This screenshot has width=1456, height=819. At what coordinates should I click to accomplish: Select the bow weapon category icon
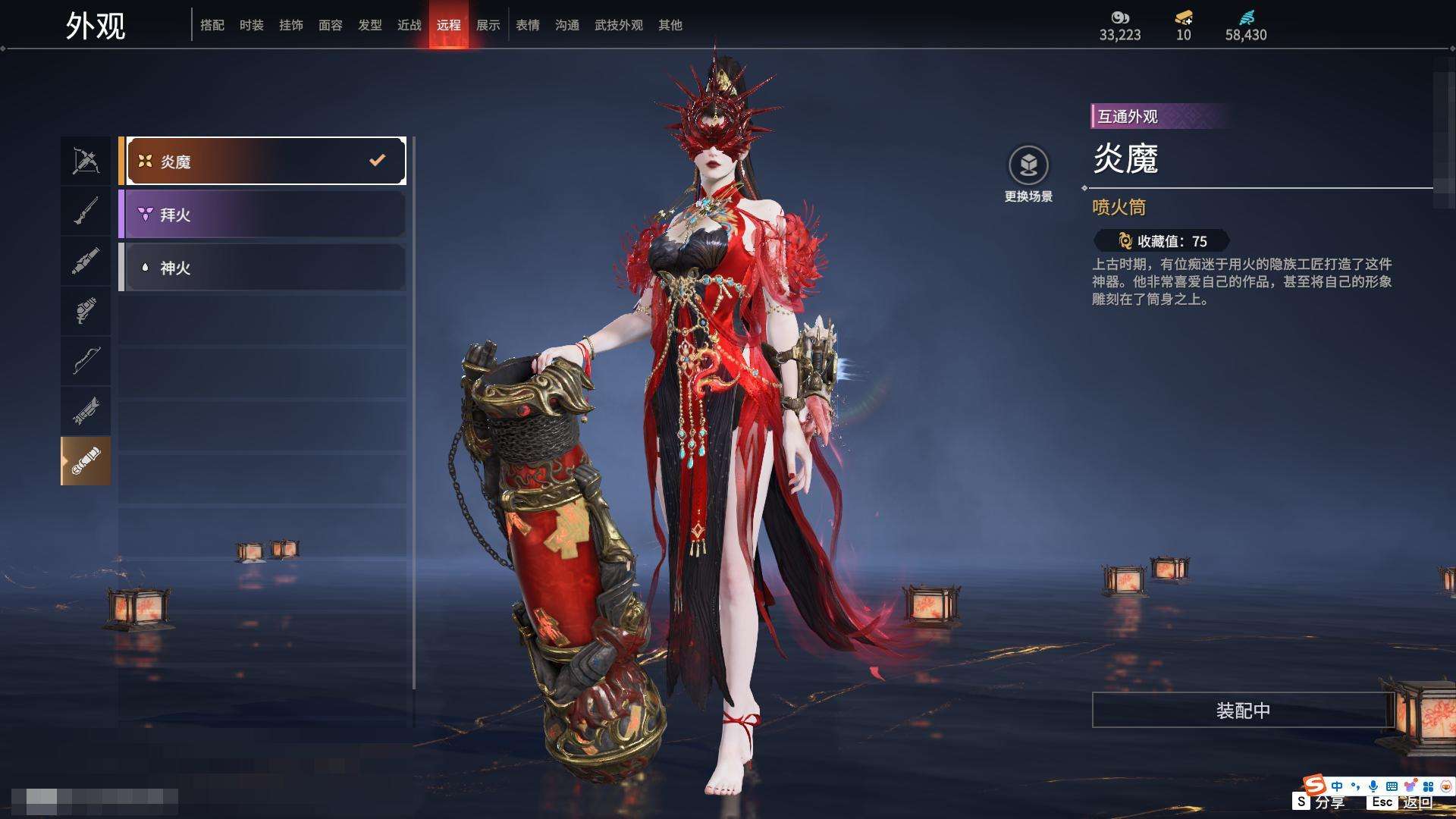pyautogui.click(x=86, y=360)
